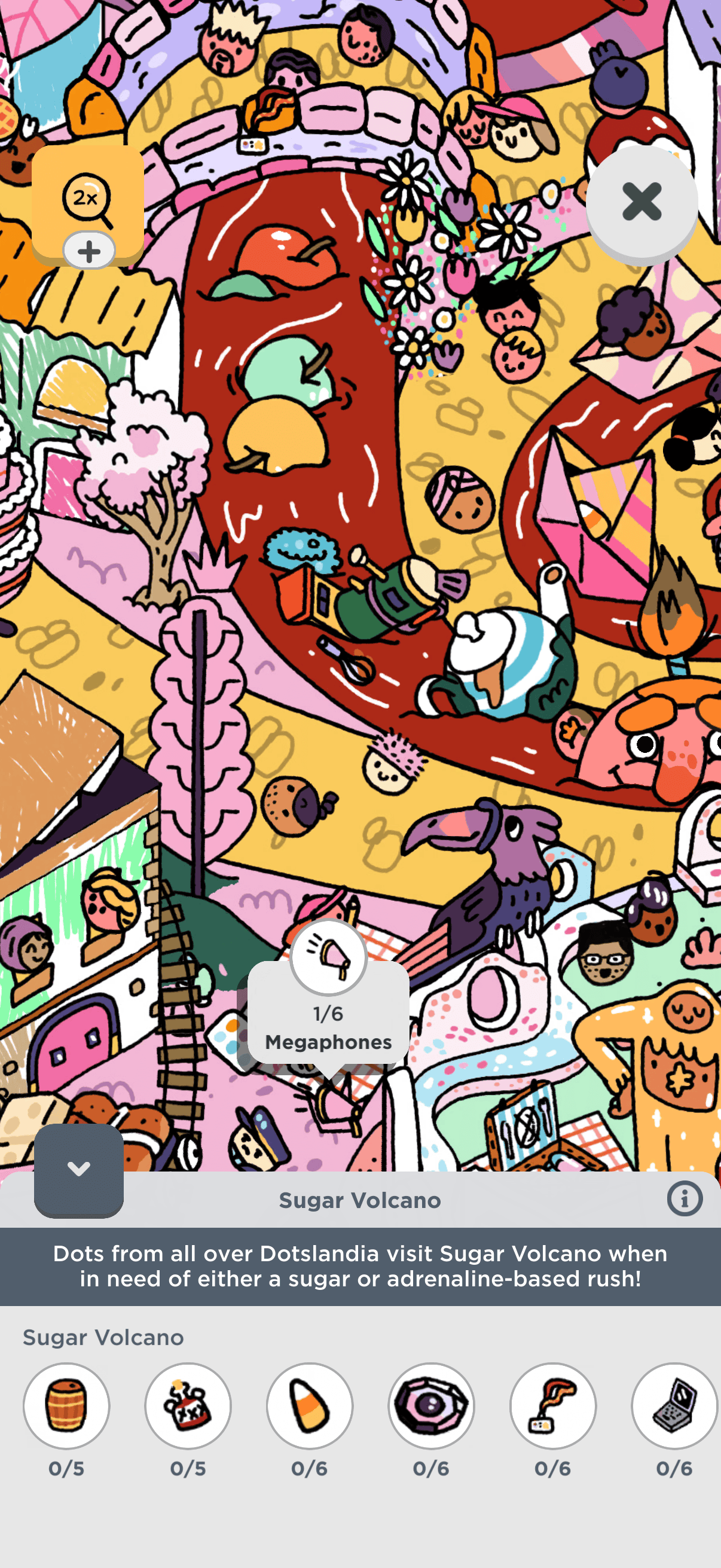This screenshot has width=721, height=1568.
Task: Select the grey laptop target item
Action: coord(674,1405)
